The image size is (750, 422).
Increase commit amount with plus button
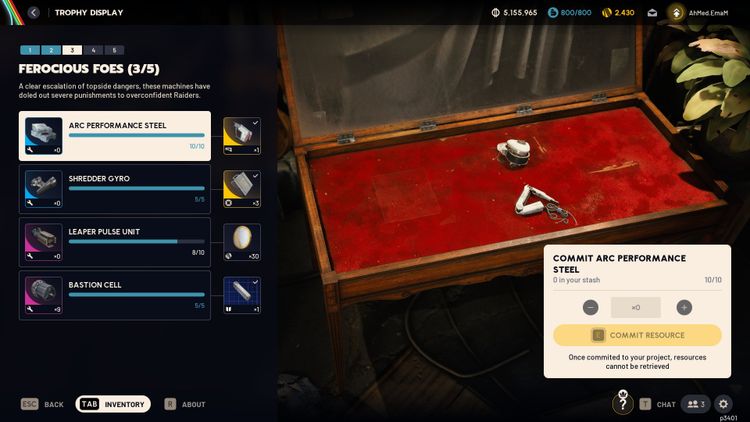[x=684, y=308]
